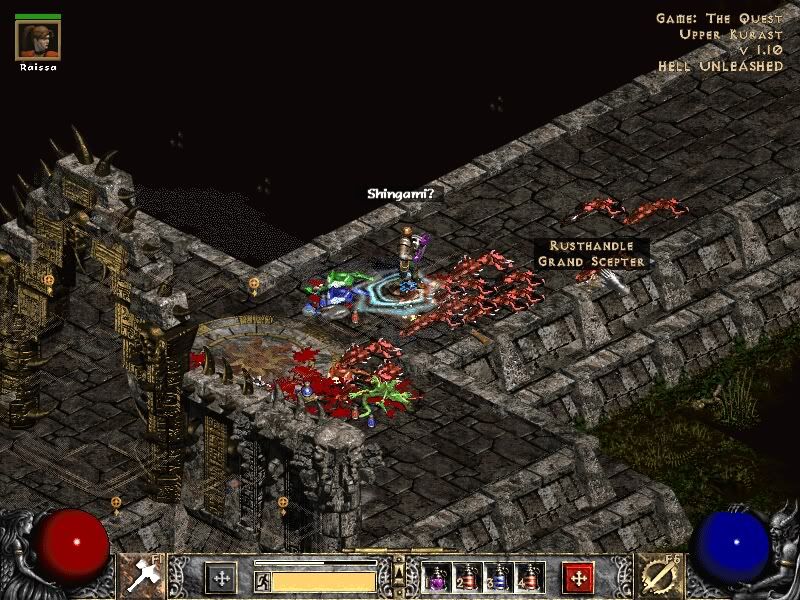Drink the blue mana potion in belt slot 3
This screenshot has height=600, width=800.
[x=499, y=577]
